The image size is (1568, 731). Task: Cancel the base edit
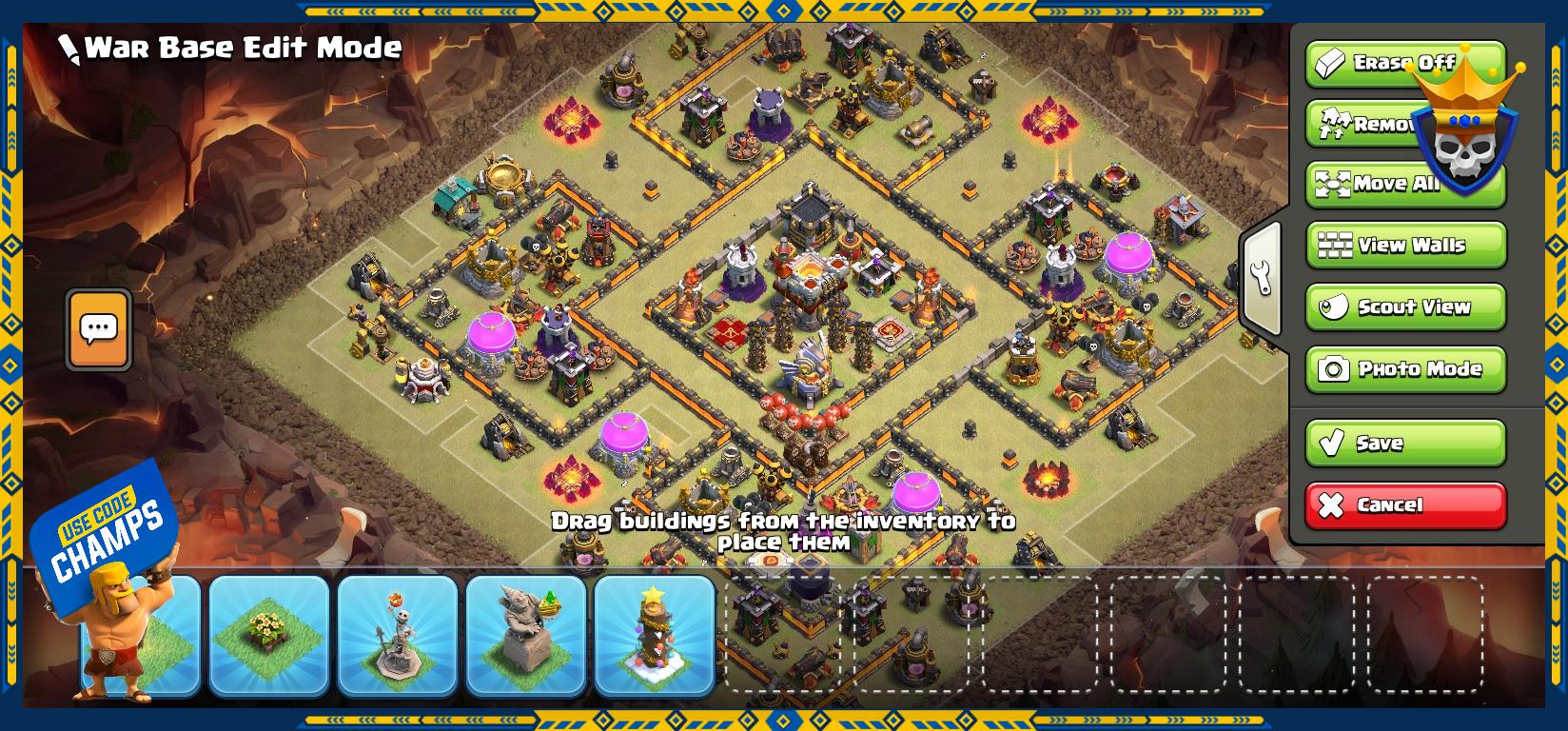tap(1405, 504)
